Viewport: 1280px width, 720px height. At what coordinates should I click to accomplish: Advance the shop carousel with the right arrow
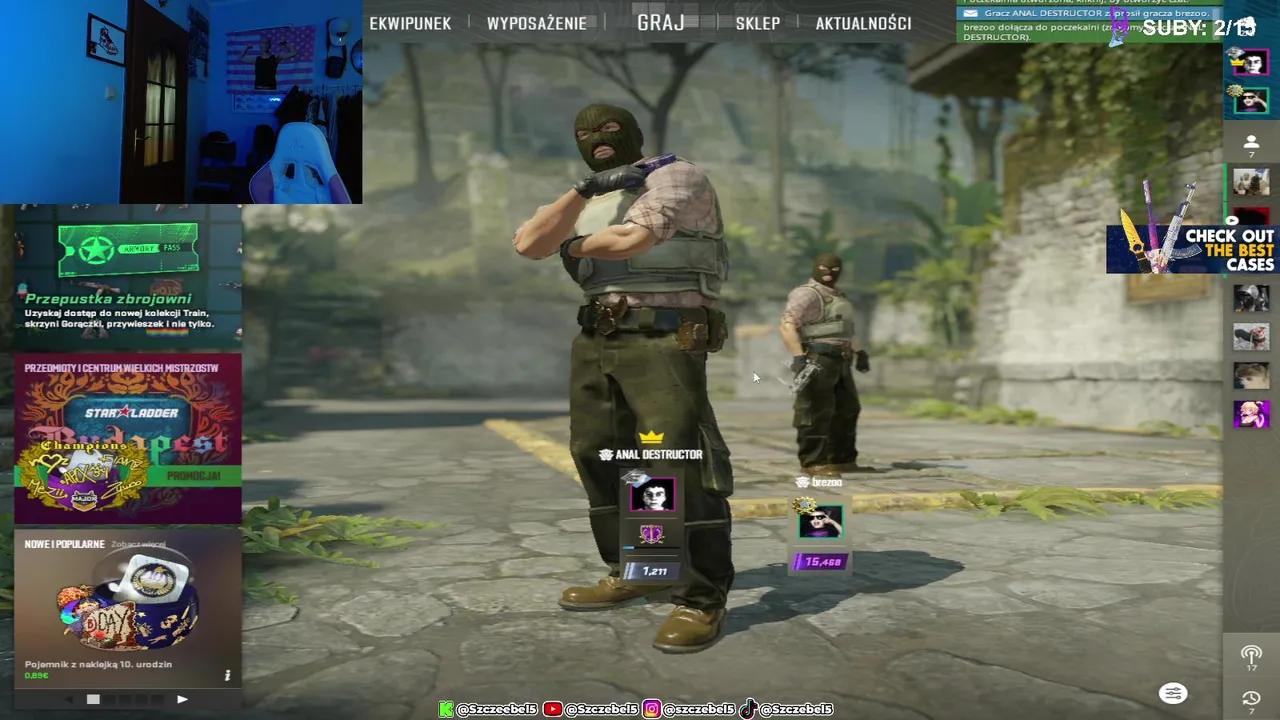pyautogui.click(x=182, y=699)
